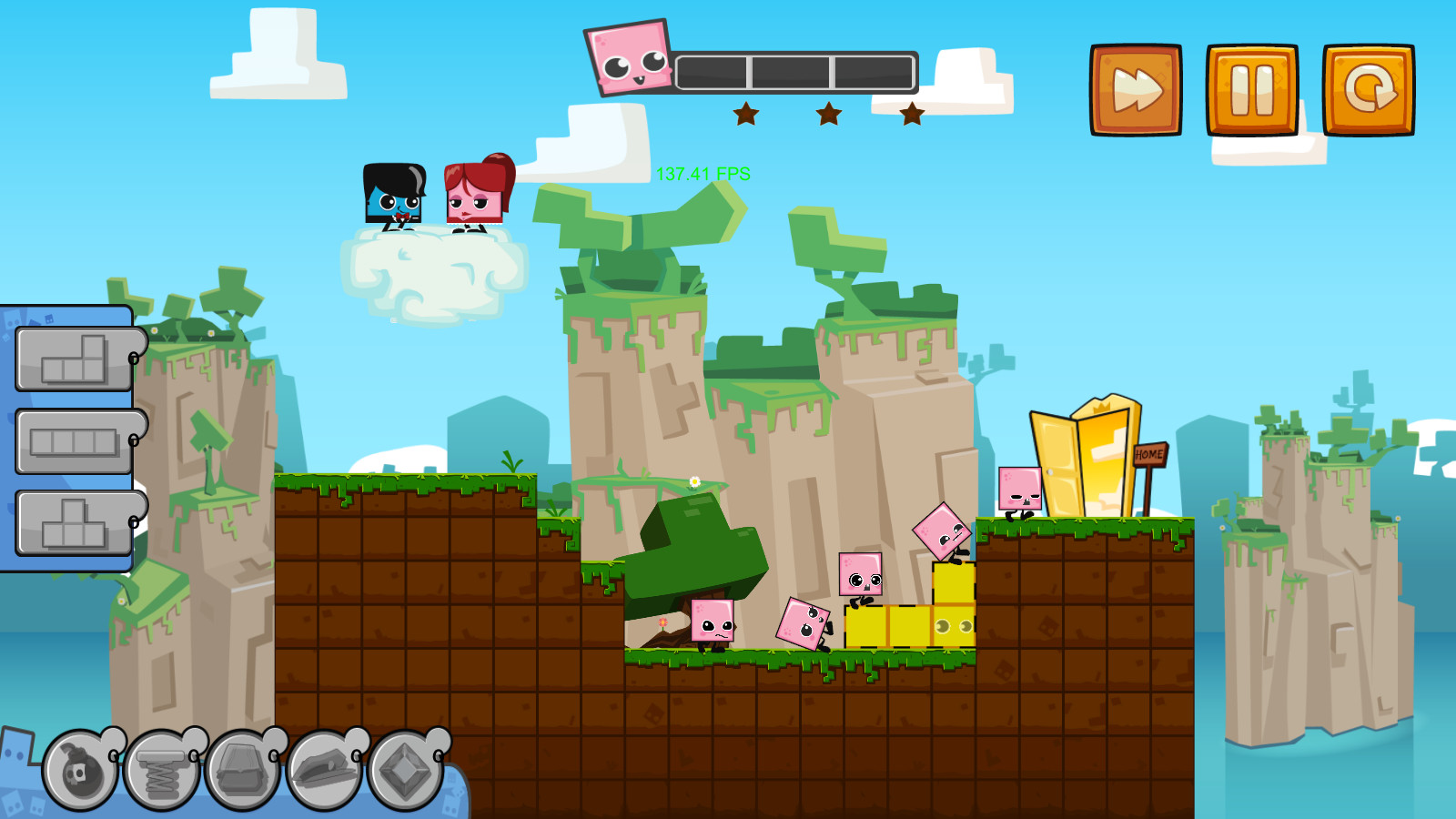This screenshot has height=819, width=1456.
Task: Click the middle star rating marker
Action: point(828,114)
